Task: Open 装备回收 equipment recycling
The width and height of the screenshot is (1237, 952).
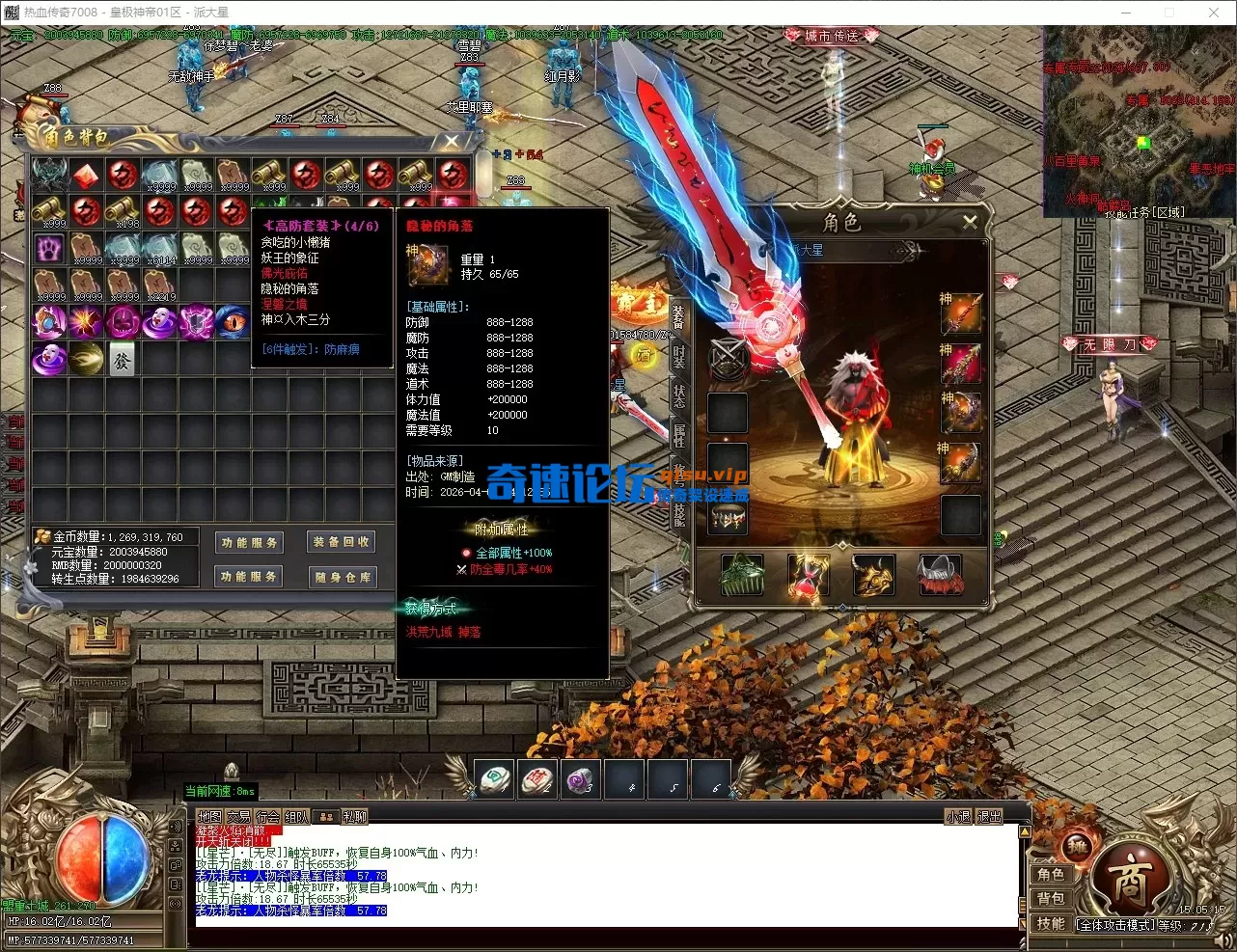Action: coord(342,542)
